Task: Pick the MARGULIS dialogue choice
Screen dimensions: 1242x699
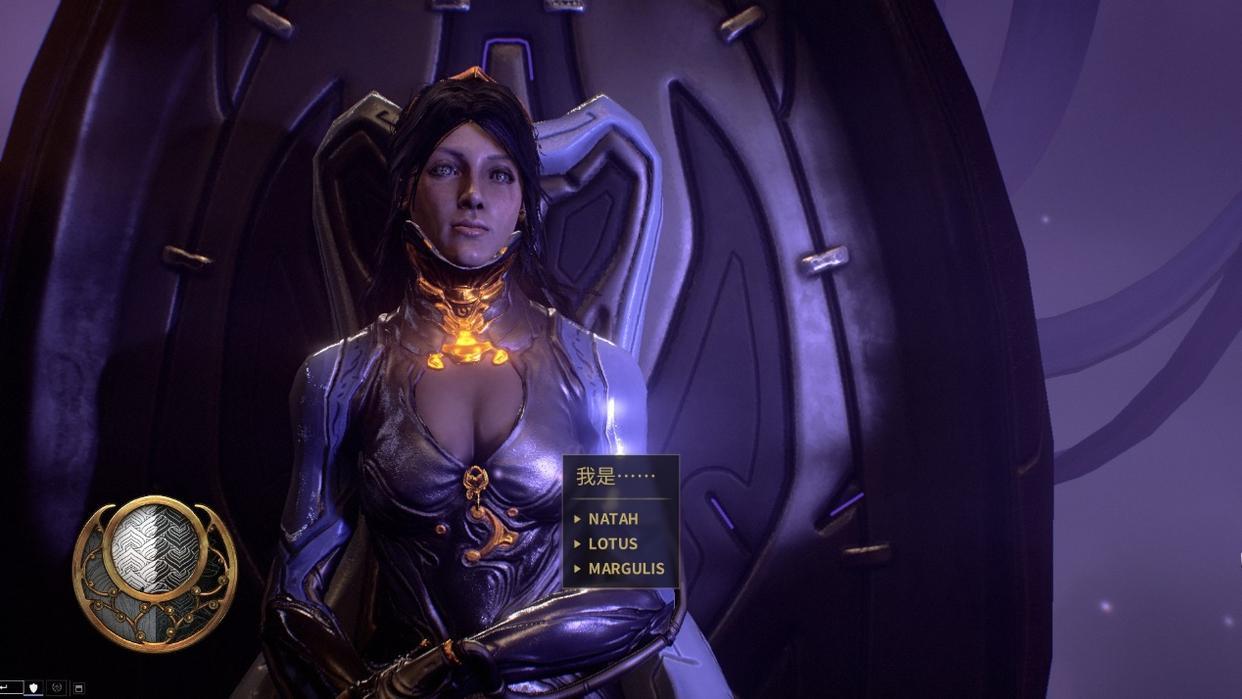Action: (626, 569)
